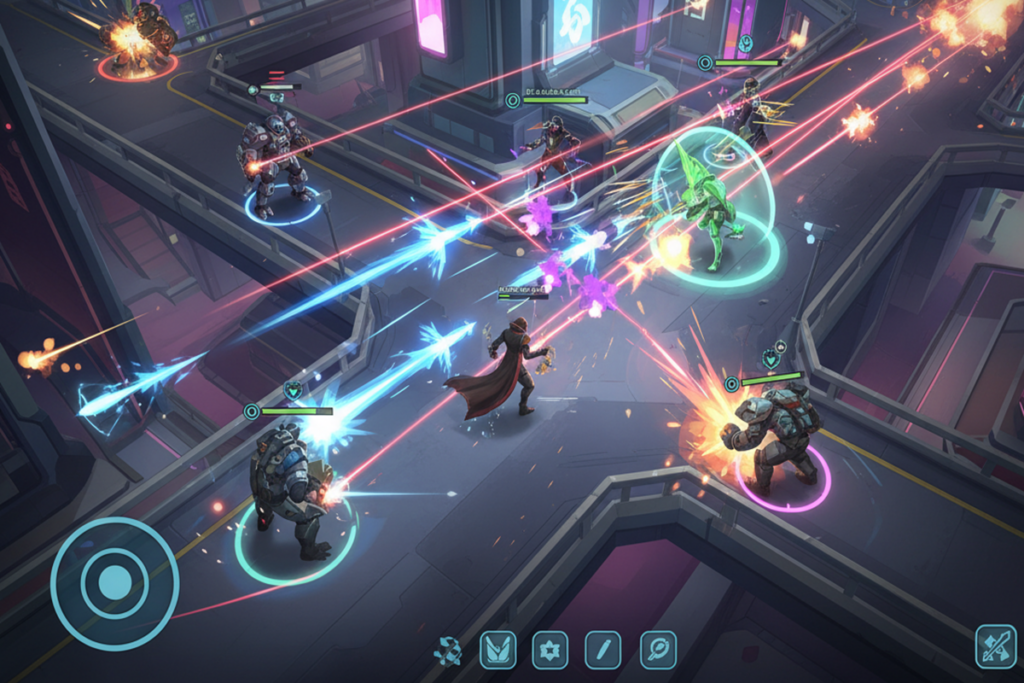Use the wings ability icon
Image resolution: width=1024 pixels, height=683 pixels.
coord(498,650)
